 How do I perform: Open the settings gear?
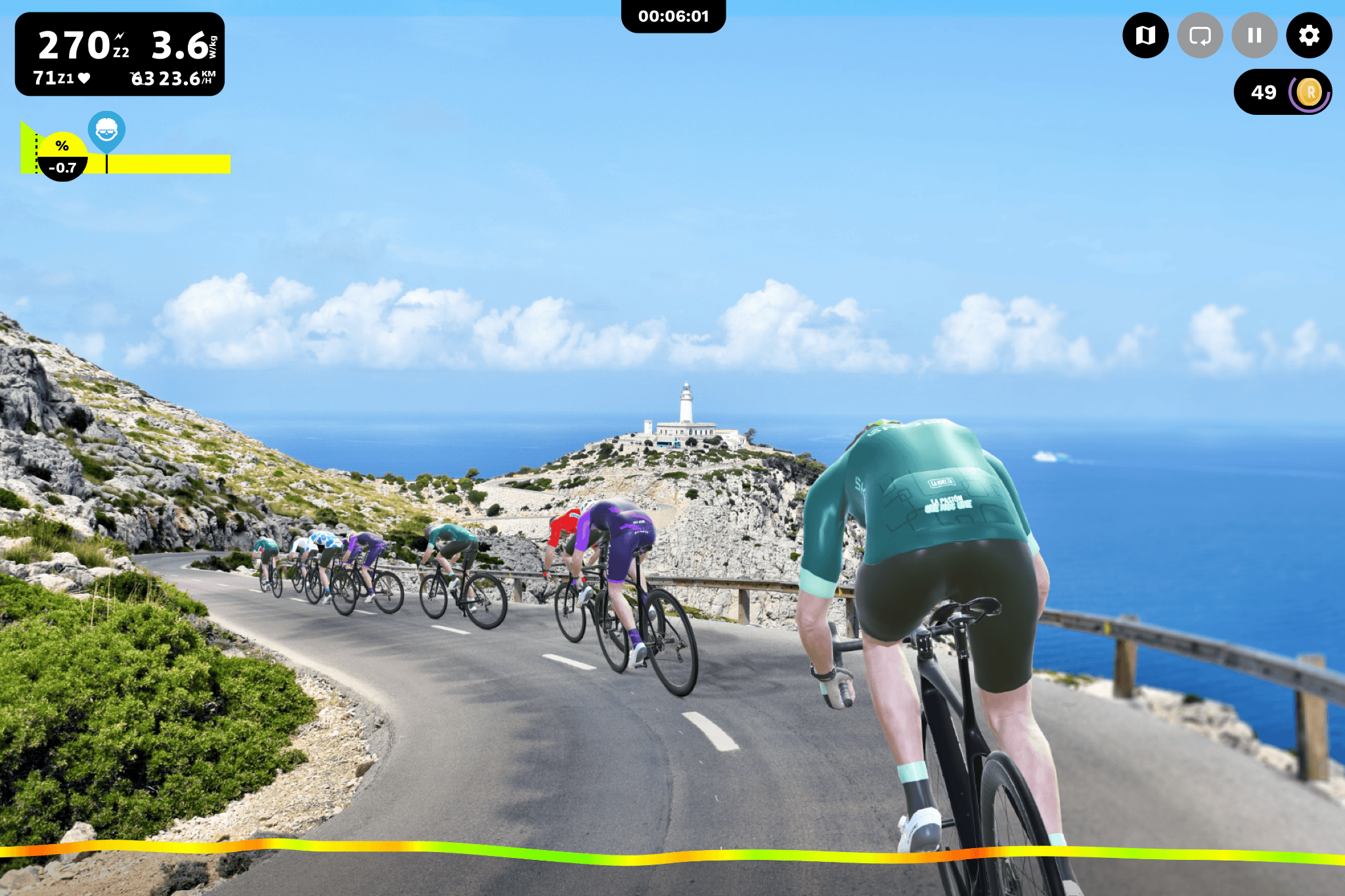[1310, 36]
